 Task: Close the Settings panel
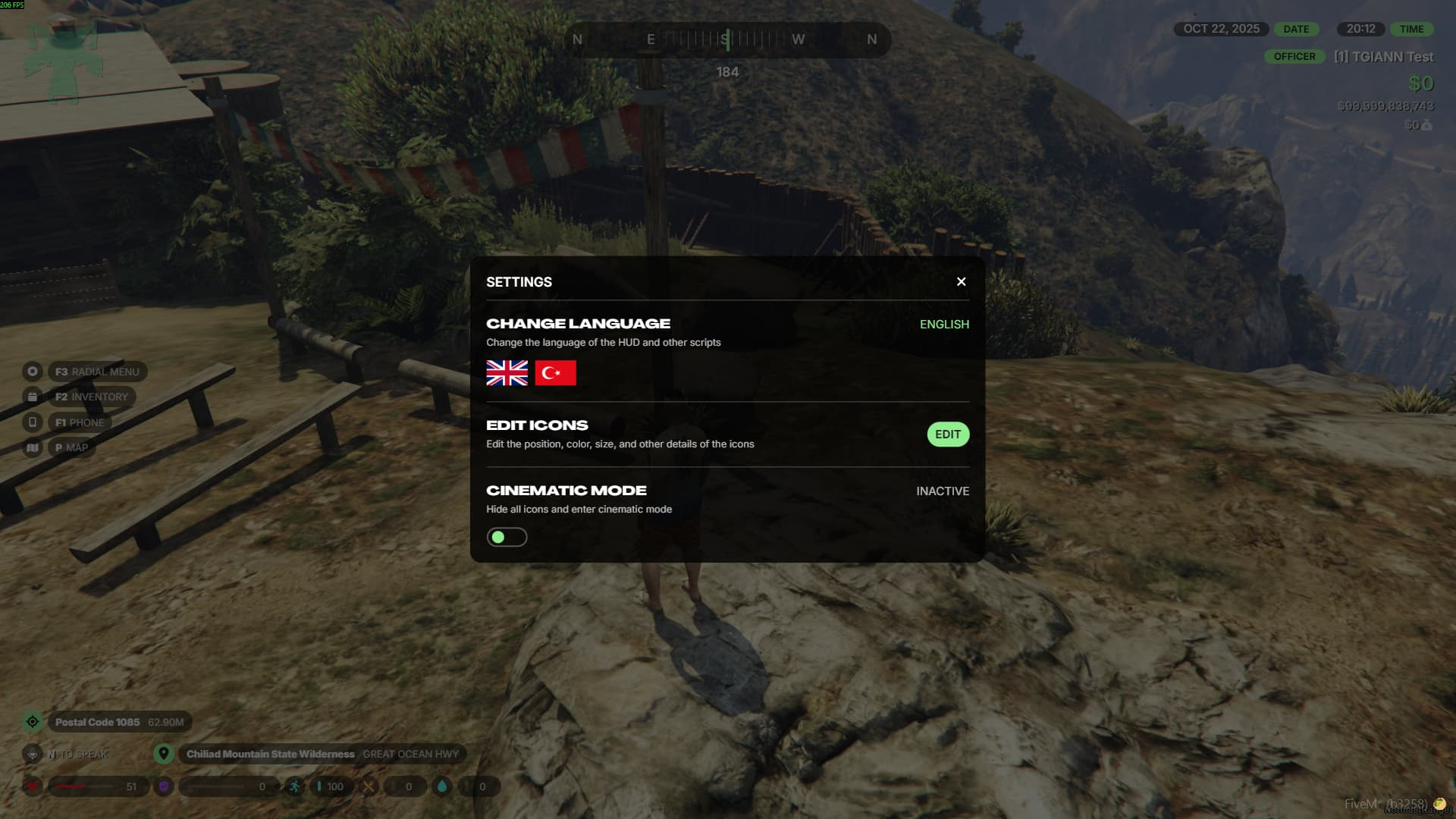tap(961, 282)
